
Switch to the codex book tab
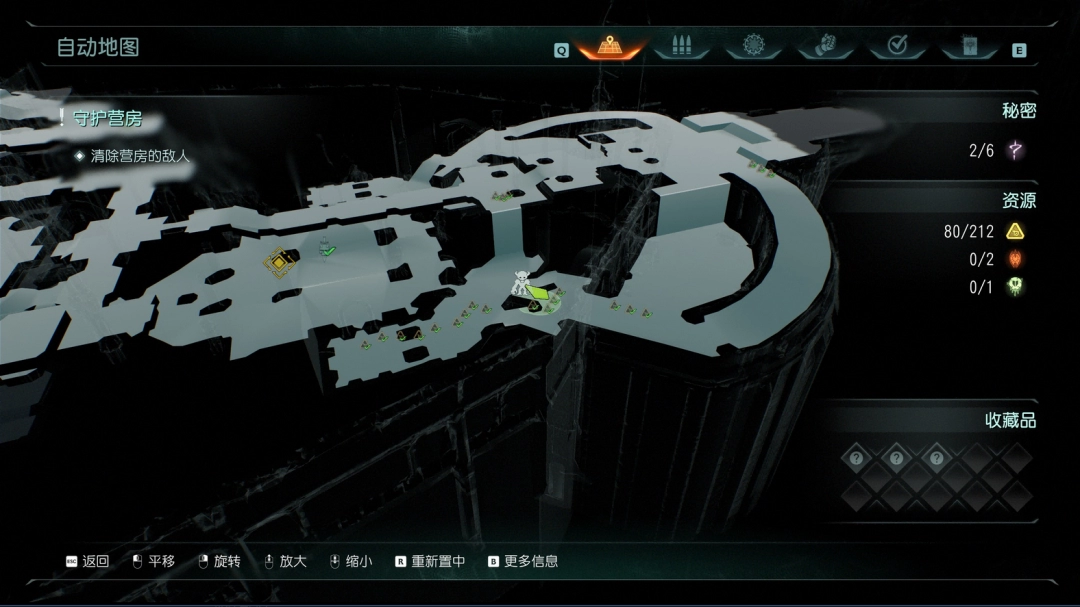[969, 46]
